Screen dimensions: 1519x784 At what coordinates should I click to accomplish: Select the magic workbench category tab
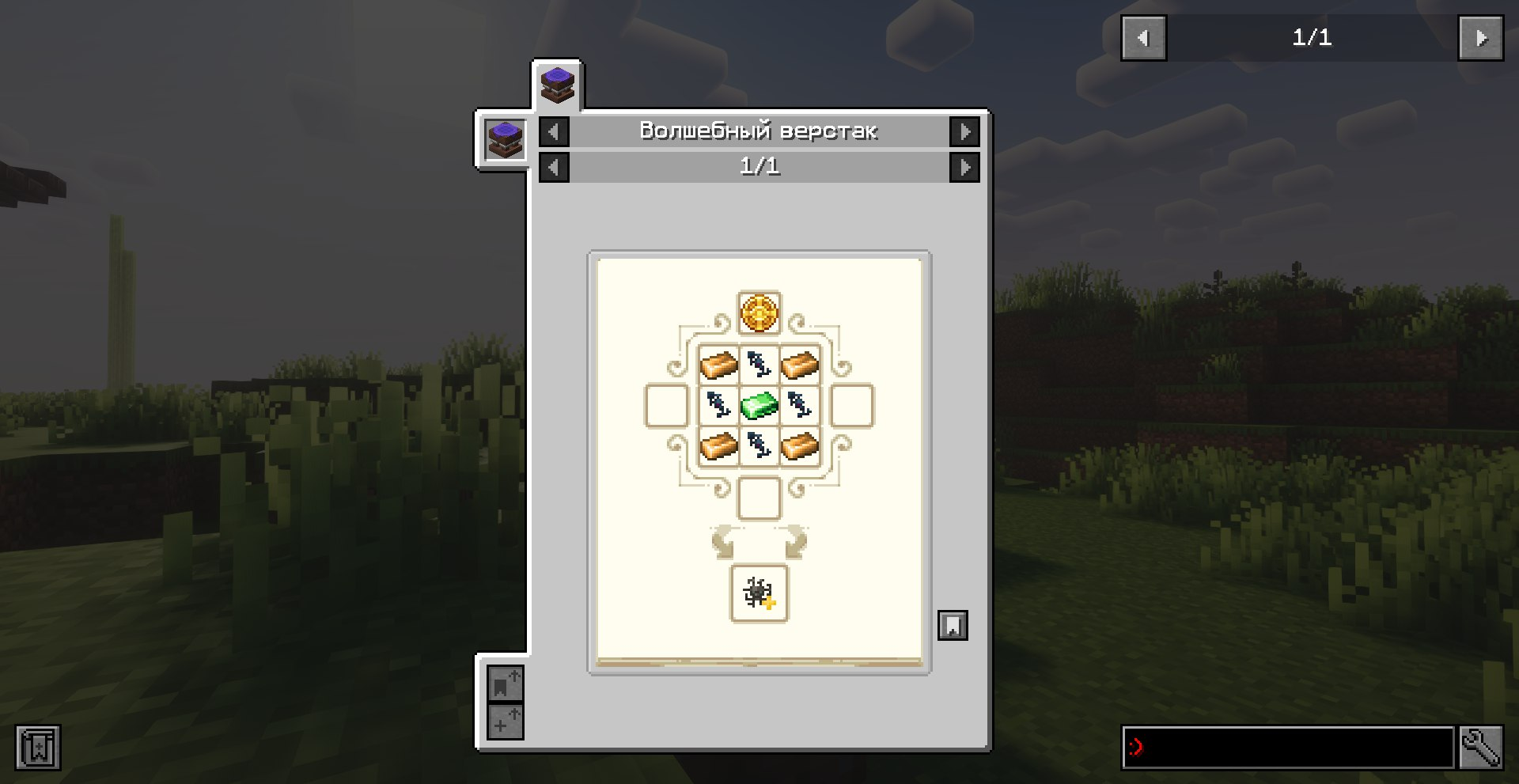[557, 85]
